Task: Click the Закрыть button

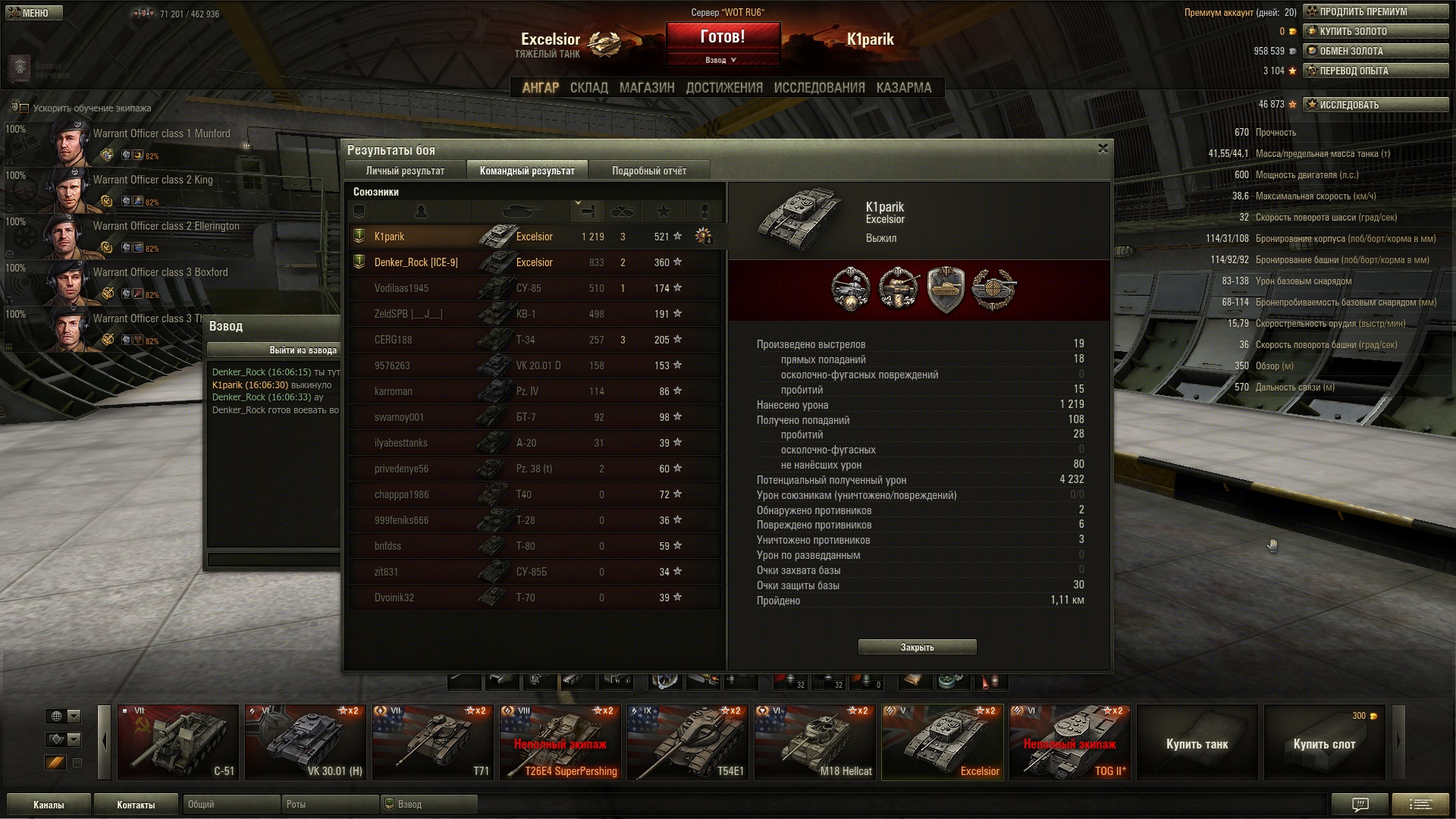Action: (917, 647)
